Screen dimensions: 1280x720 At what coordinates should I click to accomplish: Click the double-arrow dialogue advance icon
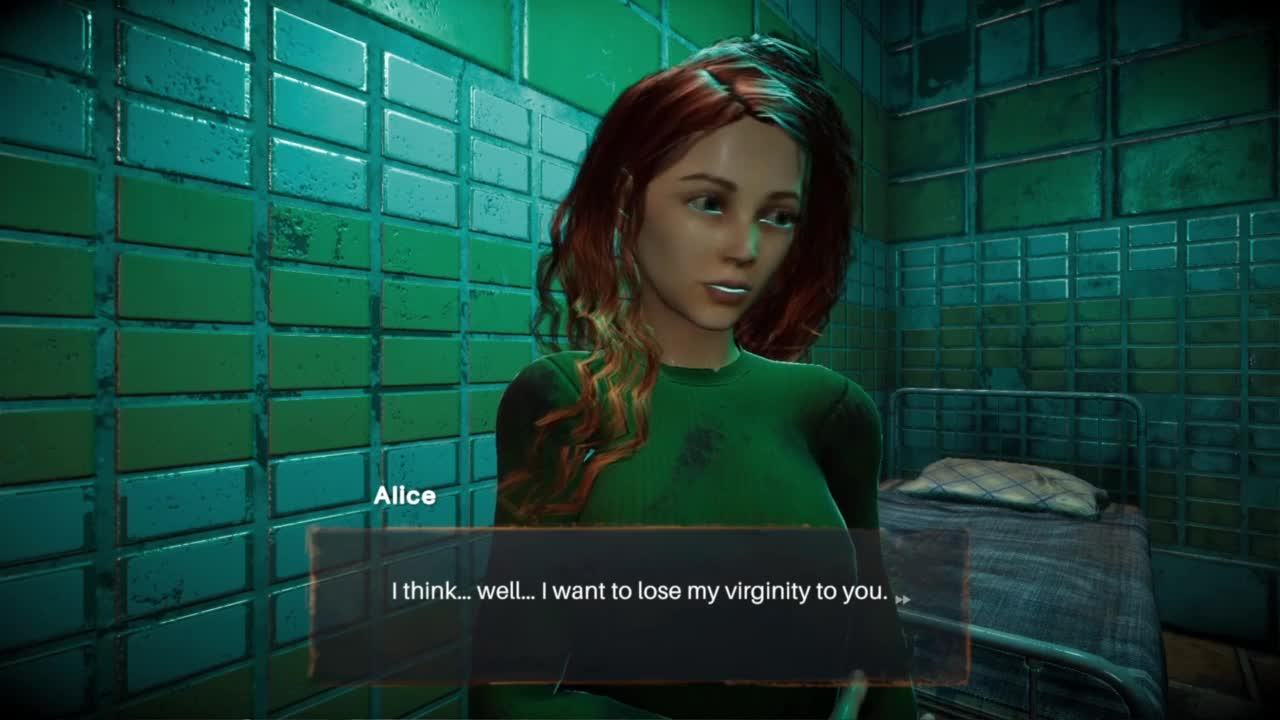click(902, 600)
